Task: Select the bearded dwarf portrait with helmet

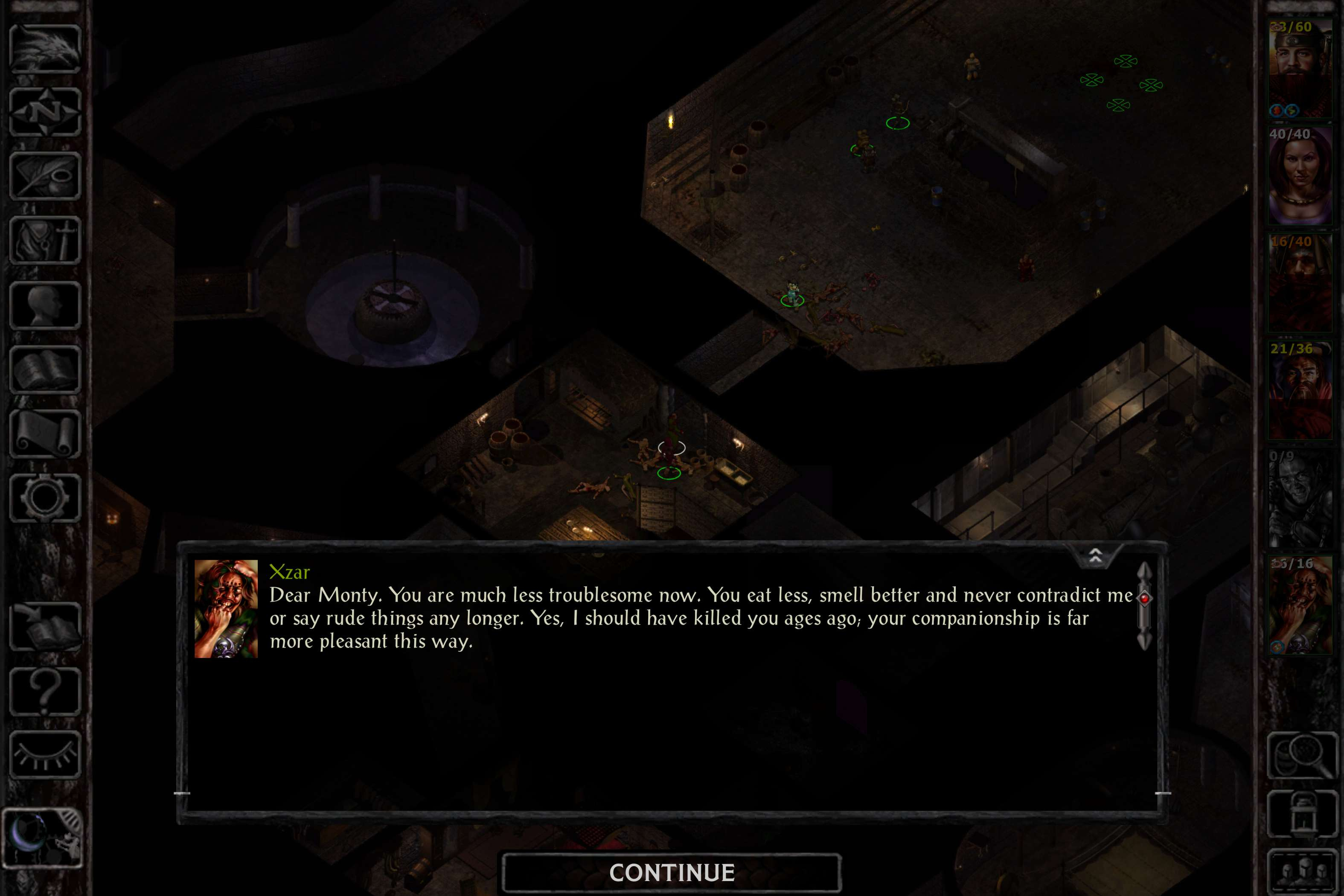Action: click(1300, 69)
